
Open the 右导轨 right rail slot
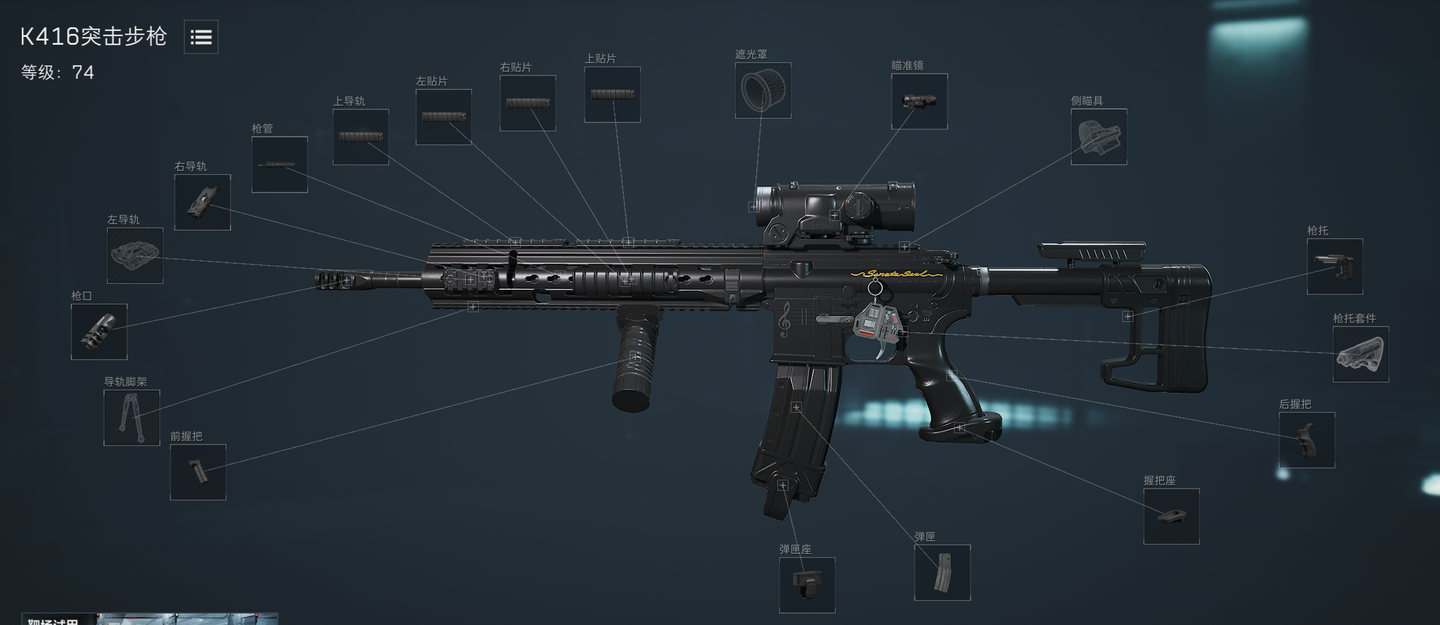[202, 202]
